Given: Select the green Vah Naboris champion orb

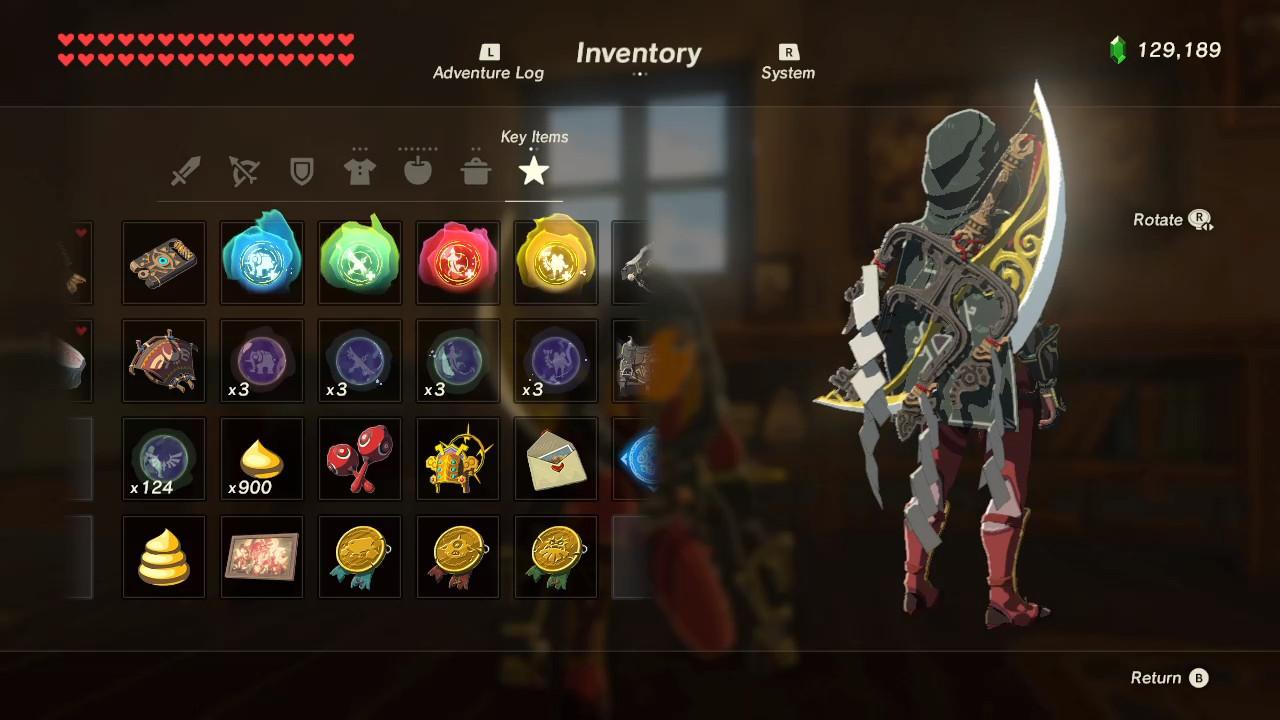Looking at the screenshot, I should 359,262.
